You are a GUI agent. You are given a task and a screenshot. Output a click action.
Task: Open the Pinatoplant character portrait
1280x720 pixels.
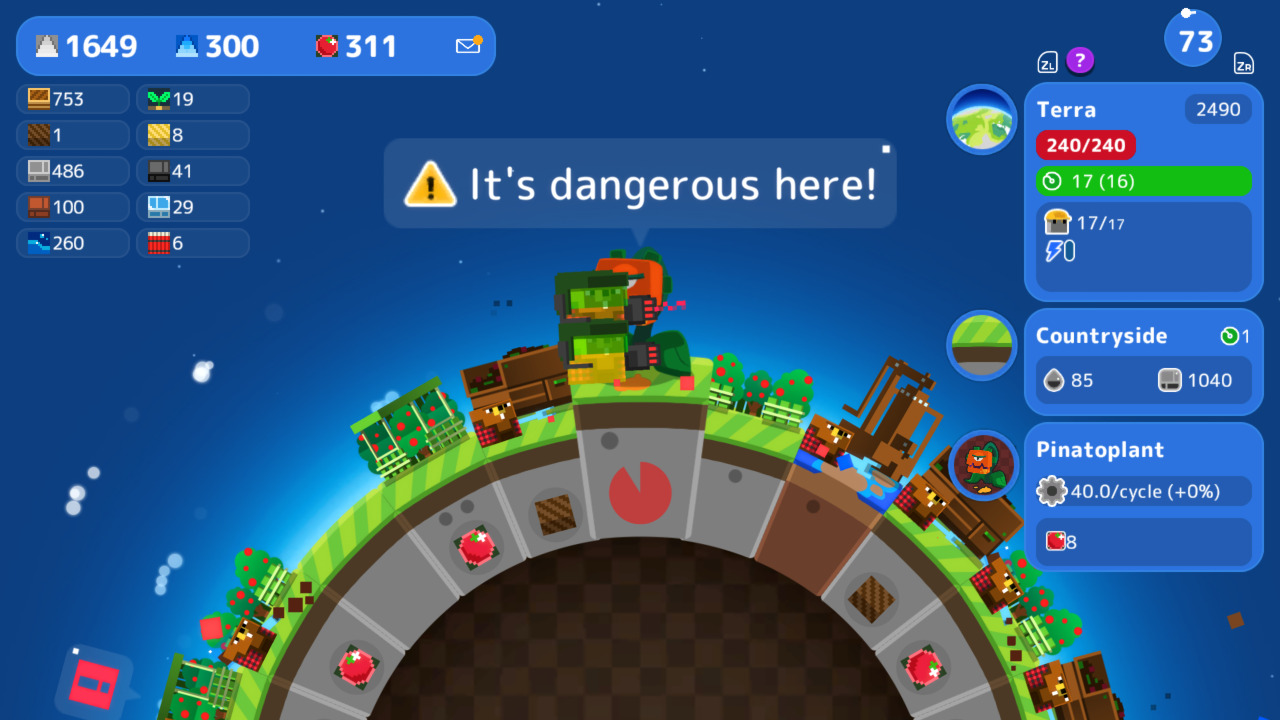coord(981,465)
